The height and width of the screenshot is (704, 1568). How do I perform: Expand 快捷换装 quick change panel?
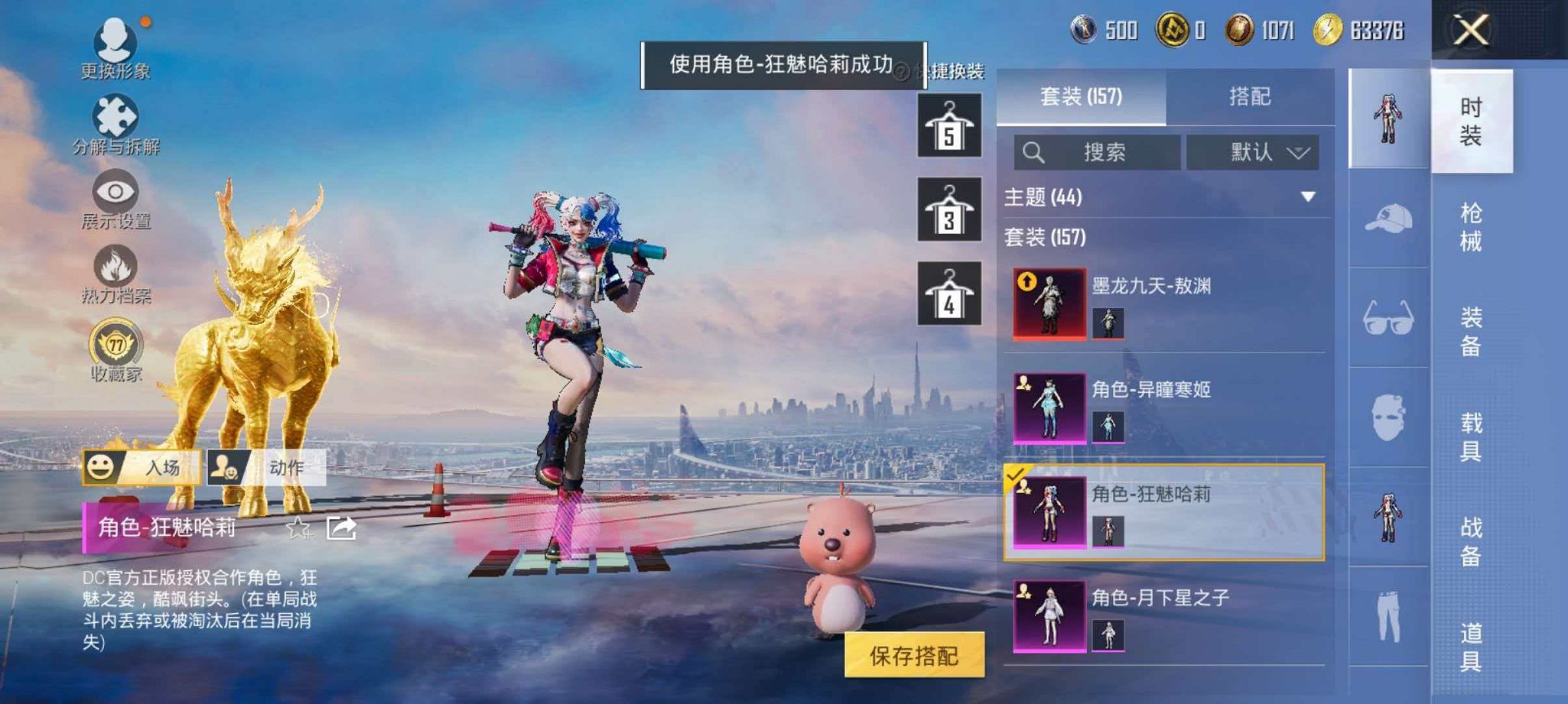[x=956, y=70]
